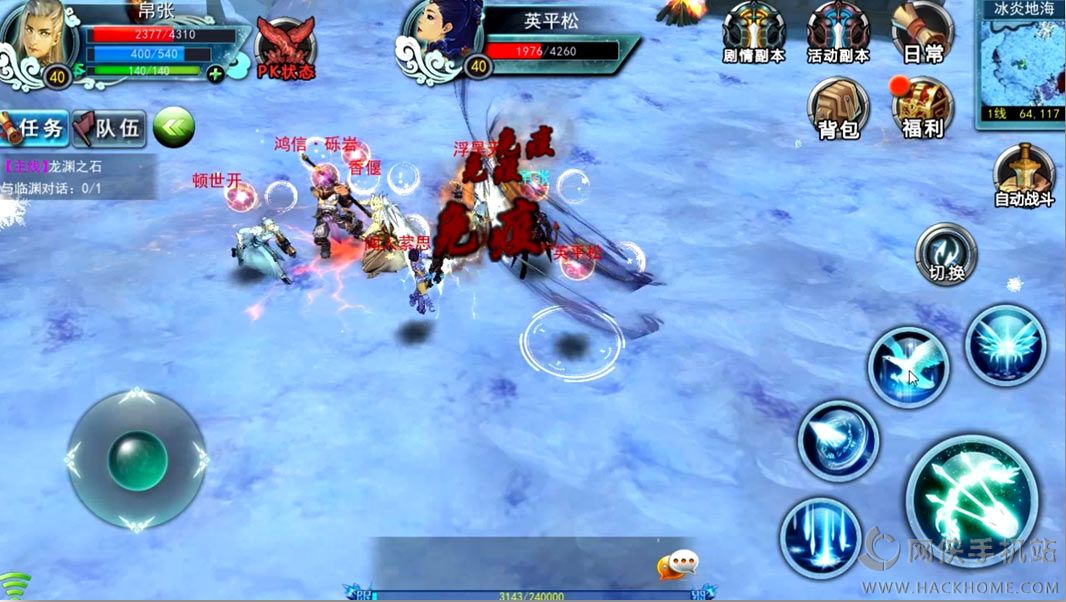Open the 日常 daily scroll
This screenshot has height=602, width=1066.
click(922, 33)
